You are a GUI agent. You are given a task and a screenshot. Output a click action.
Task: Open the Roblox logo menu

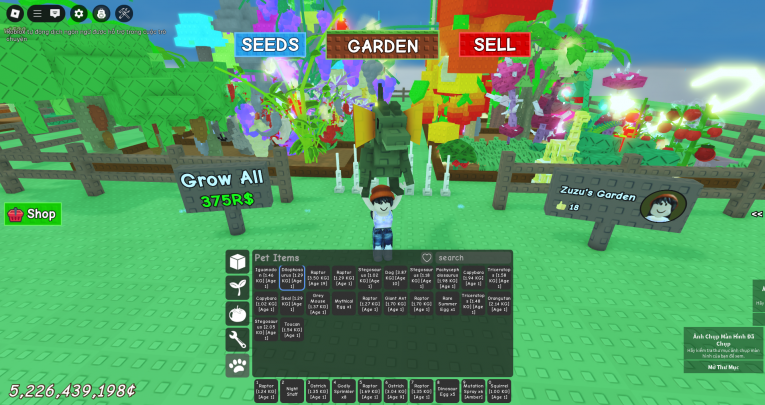pyautogui.click(x=13, y=13)
